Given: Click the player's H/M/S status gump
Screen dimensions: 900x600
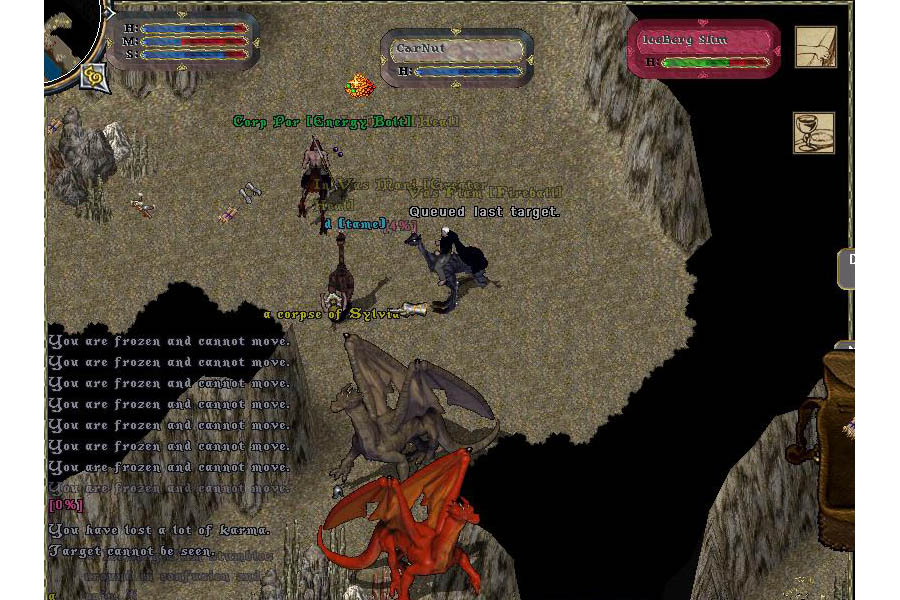Looking at the screenshot, I should [185, 41].
